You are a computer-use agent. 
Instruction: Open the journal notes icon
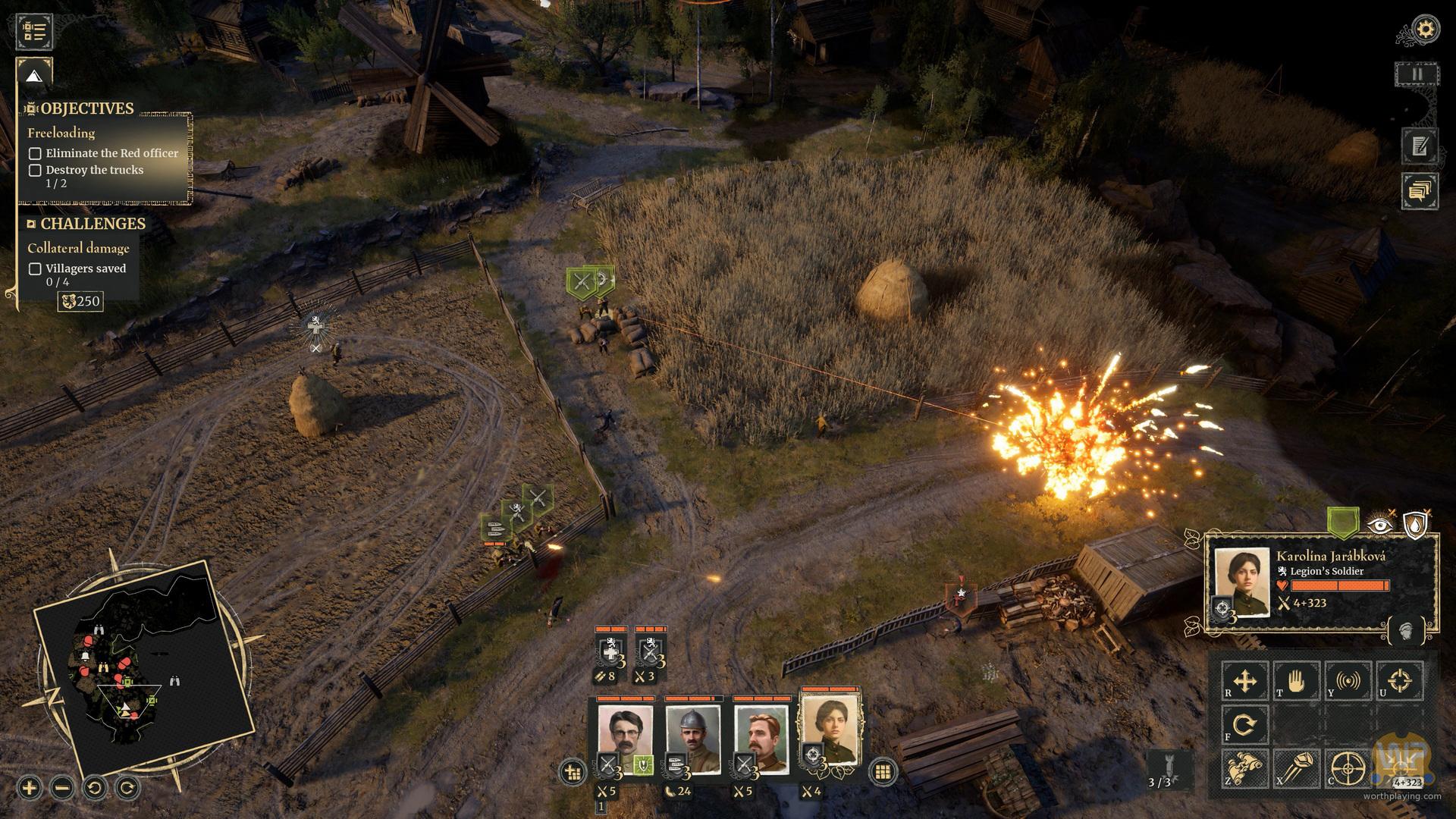click(1420, 145)
